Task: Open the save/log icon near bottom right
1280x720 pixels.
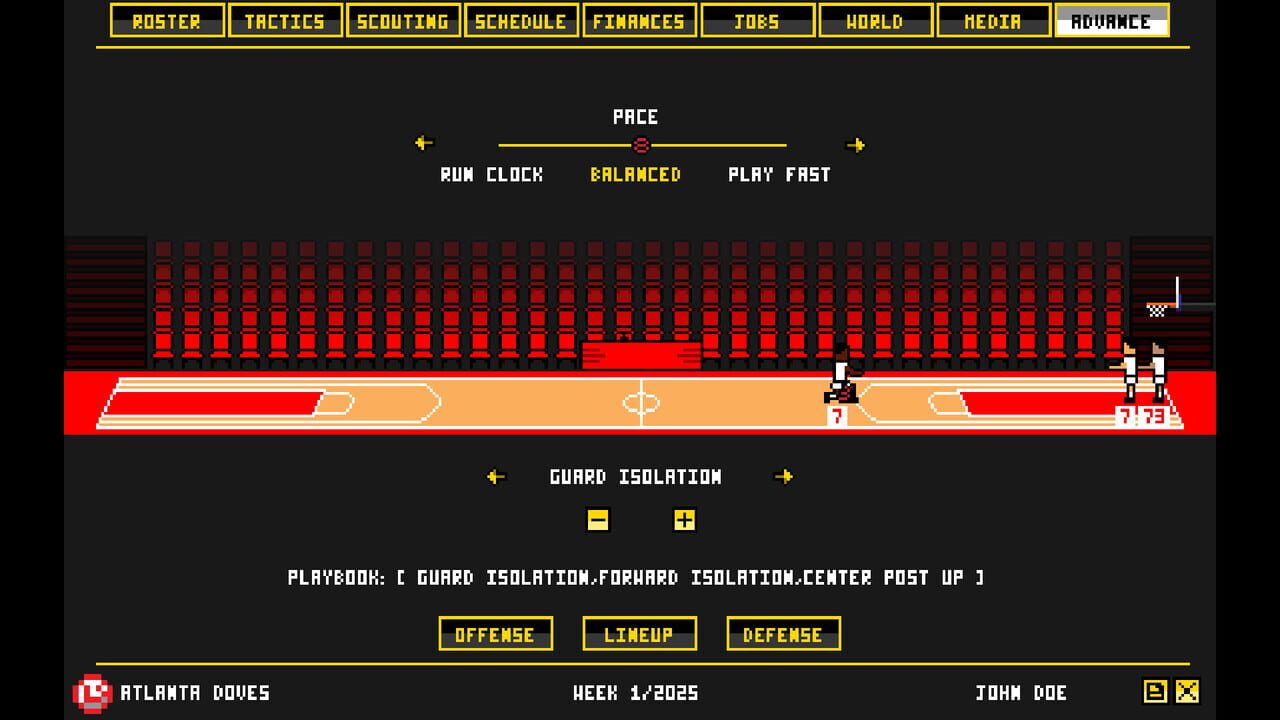Action: (1154, 690)
